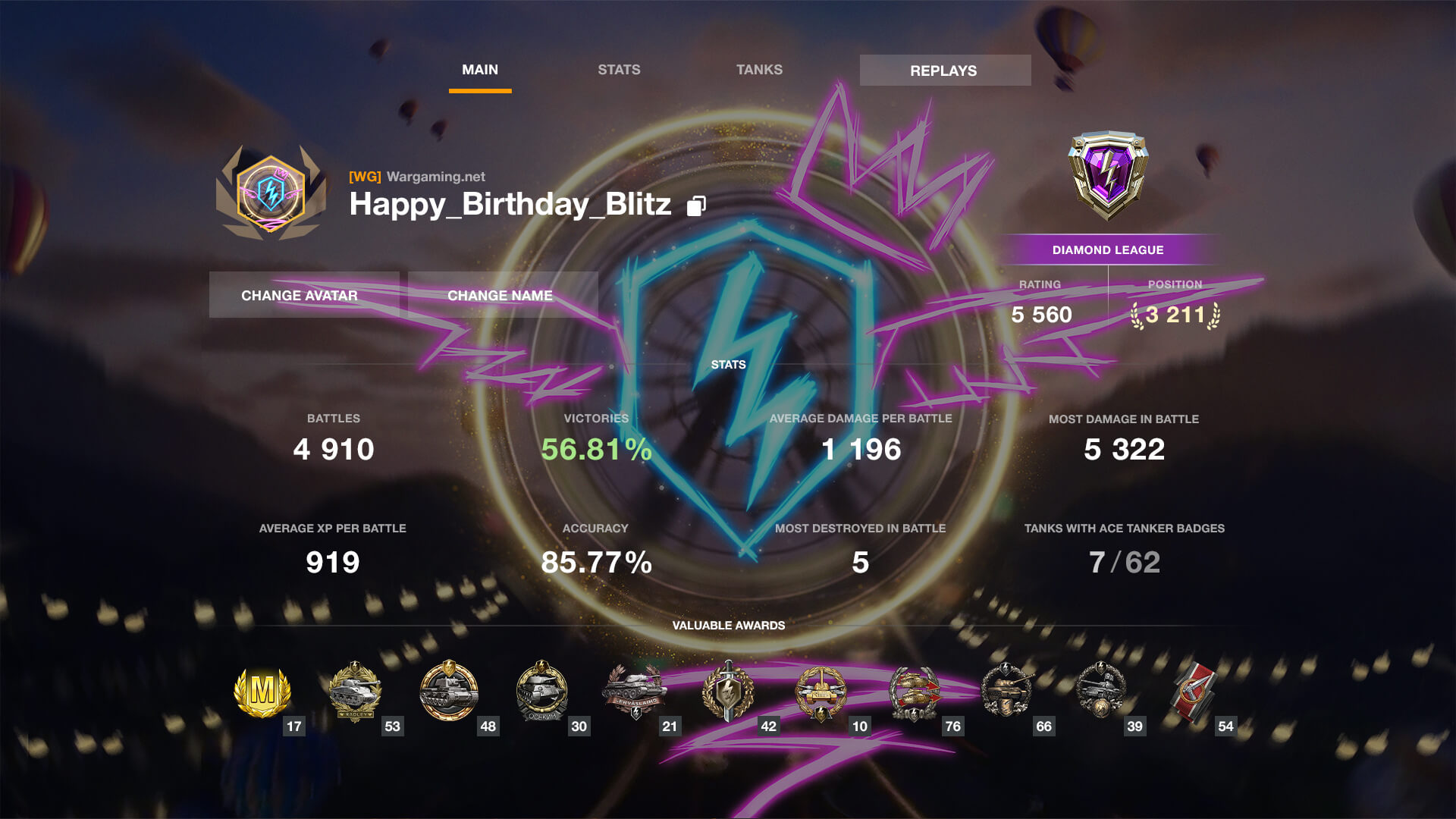Open the lightning wreath medal with count 10
The image size is (1456, 819).
[821, 692]
